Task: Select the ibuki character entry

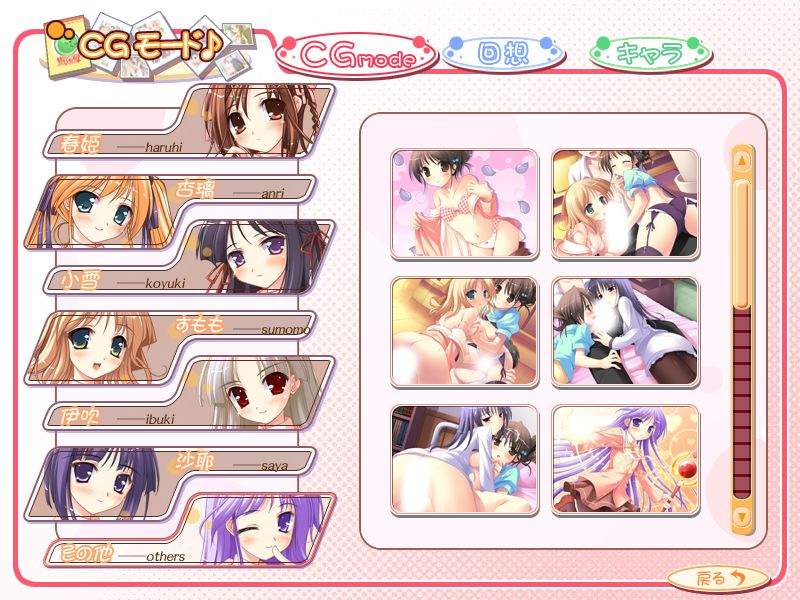Action: [x=190, y=397]
